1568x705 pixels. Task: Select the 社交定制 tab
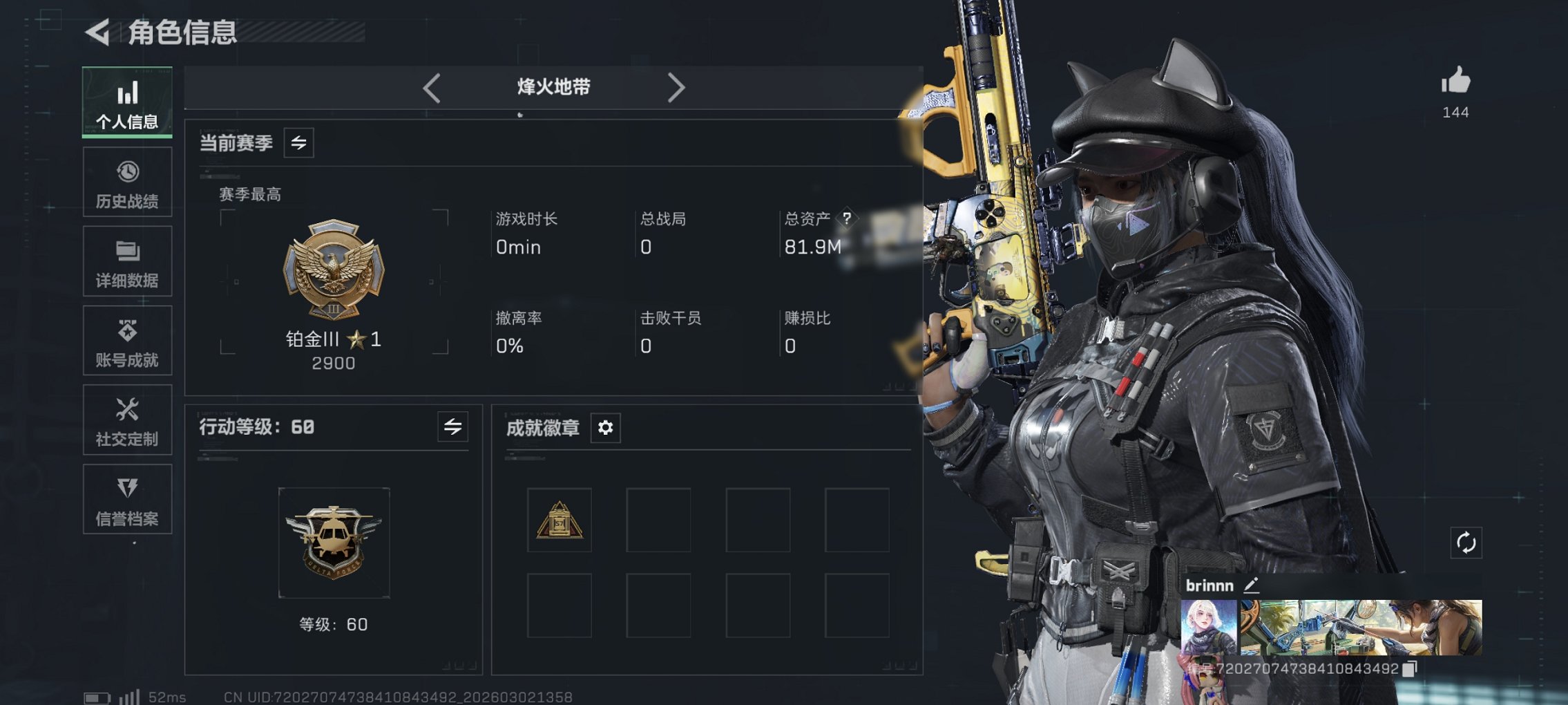127,420
